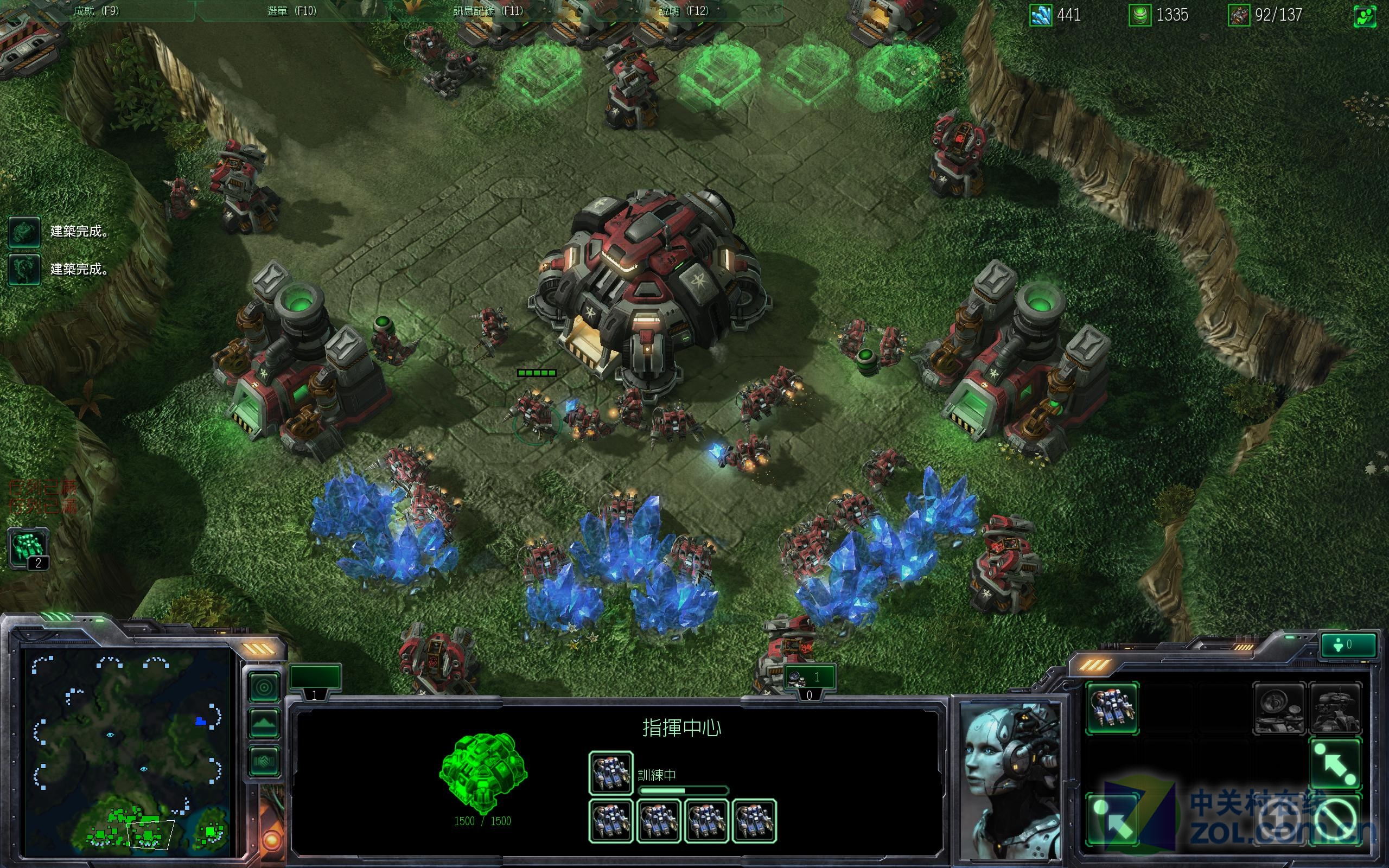Show the 訊息記錄 (F11) message log

coord(488,11)
